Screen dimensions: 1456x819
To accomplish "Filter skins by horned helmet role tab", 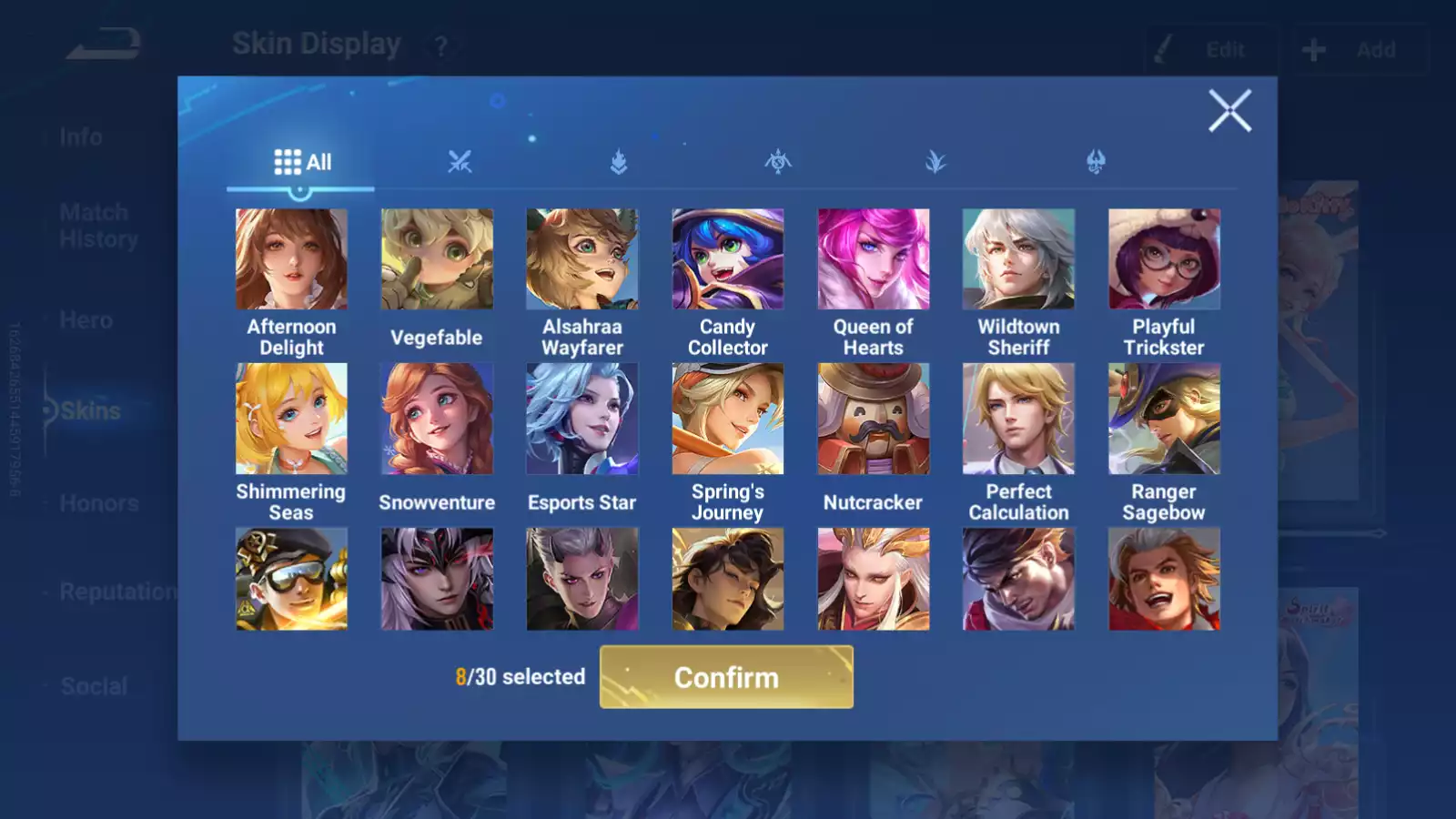I will point(1096,162).
